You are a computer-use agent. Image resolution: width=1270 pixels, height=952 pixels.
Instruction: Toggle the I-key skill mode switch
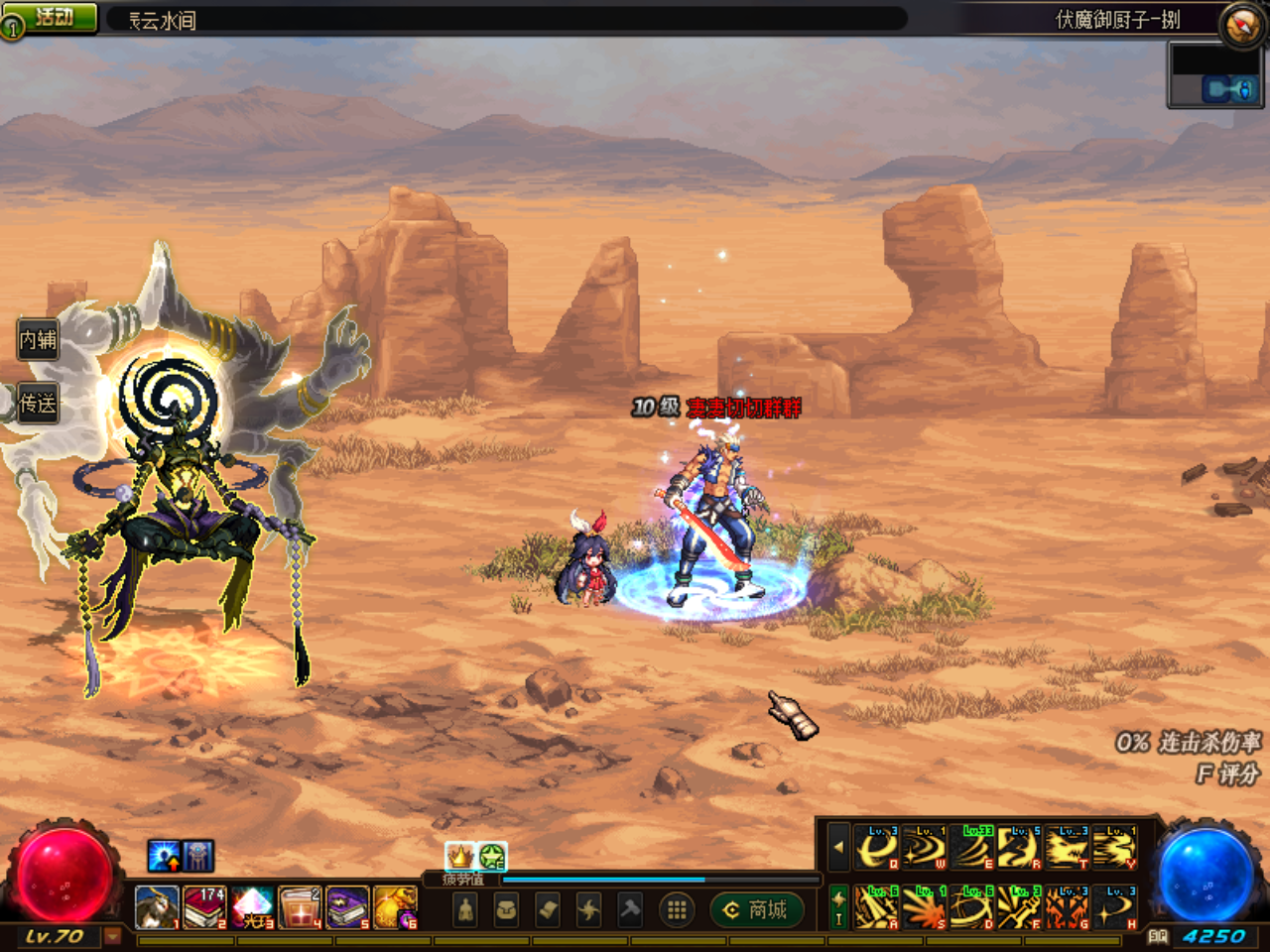[838, 905]
